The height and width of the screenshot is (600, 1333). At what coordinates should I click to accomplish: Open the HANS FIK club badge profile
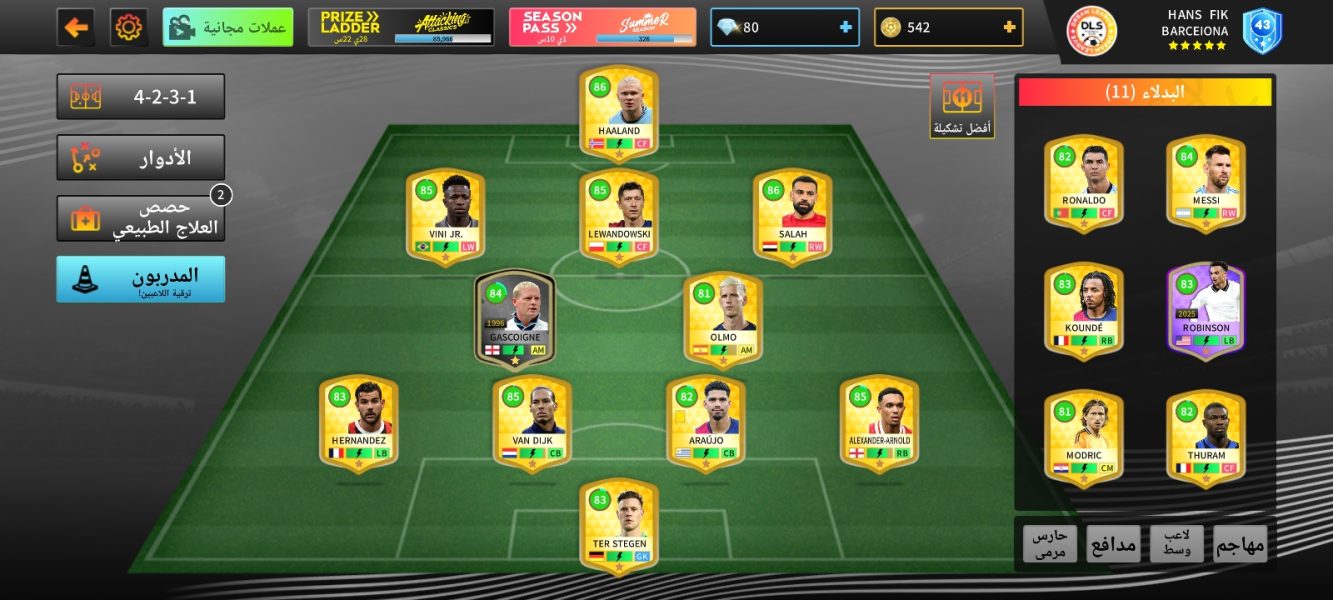click(x=1092, y=30)
